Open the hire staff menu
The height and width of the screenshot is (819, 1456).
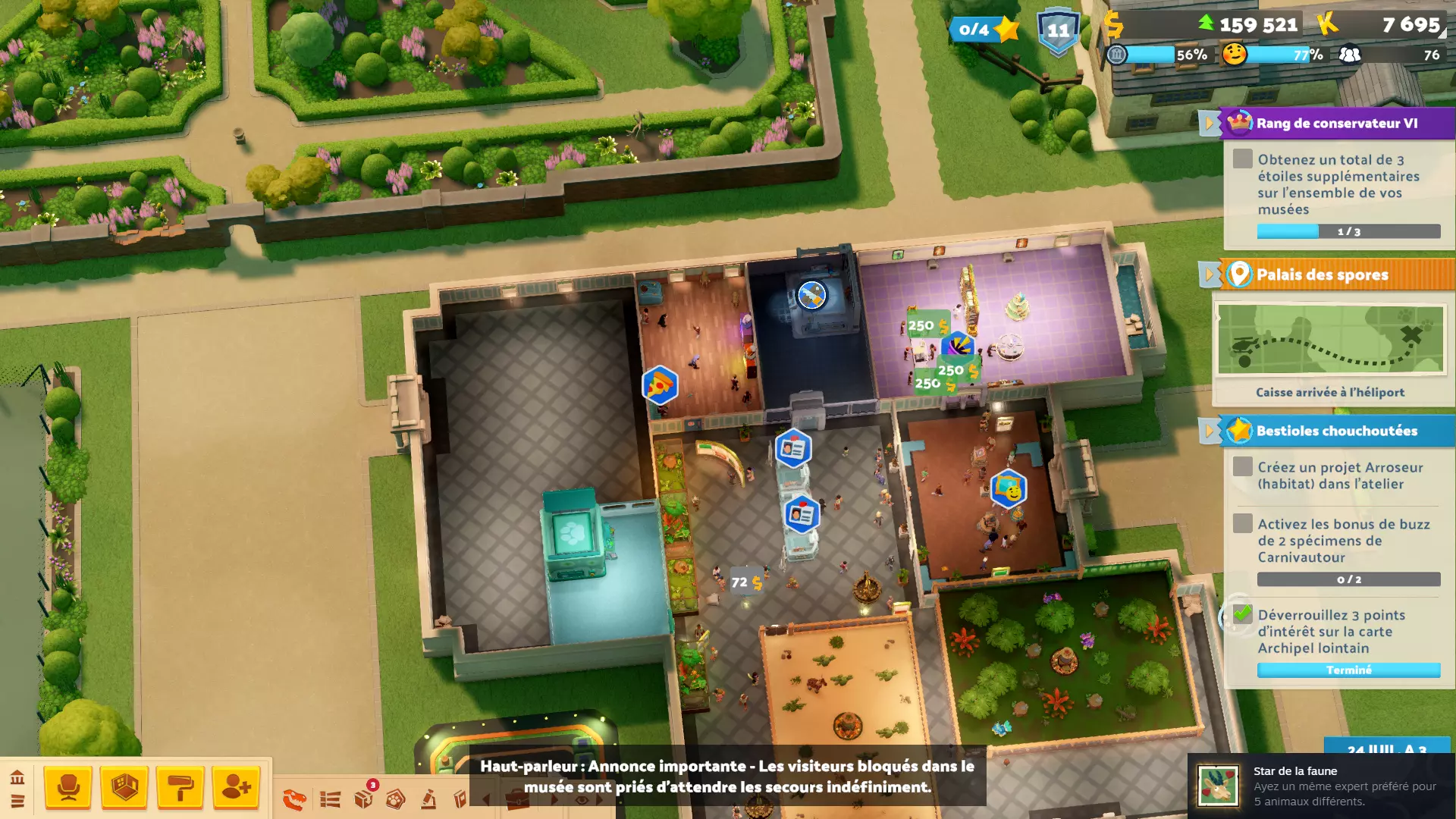click(x=236, y=788)
